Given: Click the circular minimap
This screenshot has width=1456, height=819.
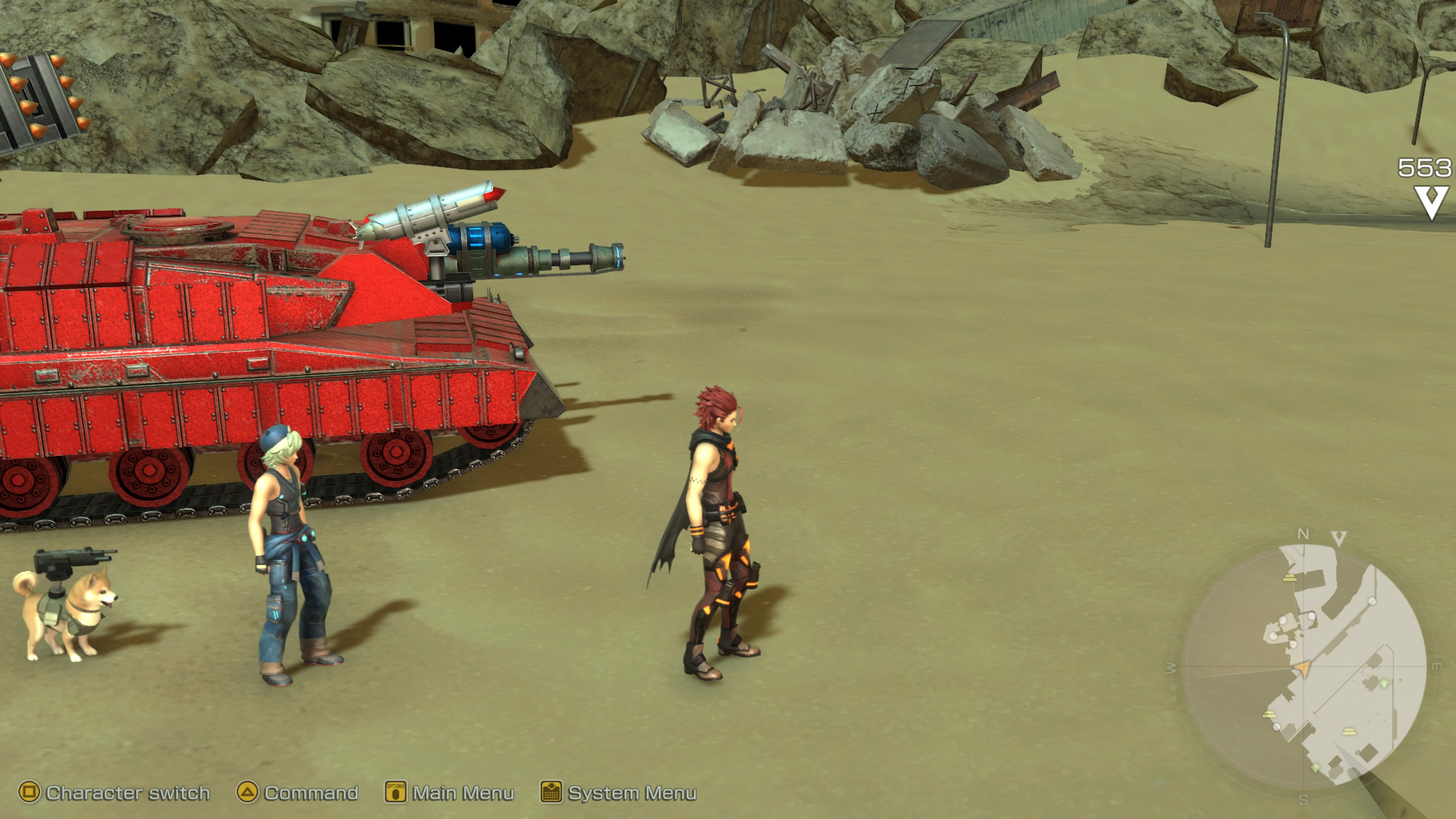Looking at the screenshot, I should tap(1303, 667).
